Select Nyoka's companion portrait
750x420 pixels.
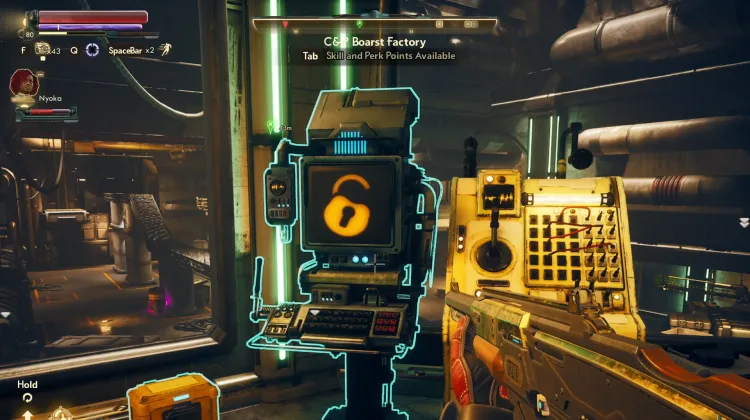tap(23, 83)
